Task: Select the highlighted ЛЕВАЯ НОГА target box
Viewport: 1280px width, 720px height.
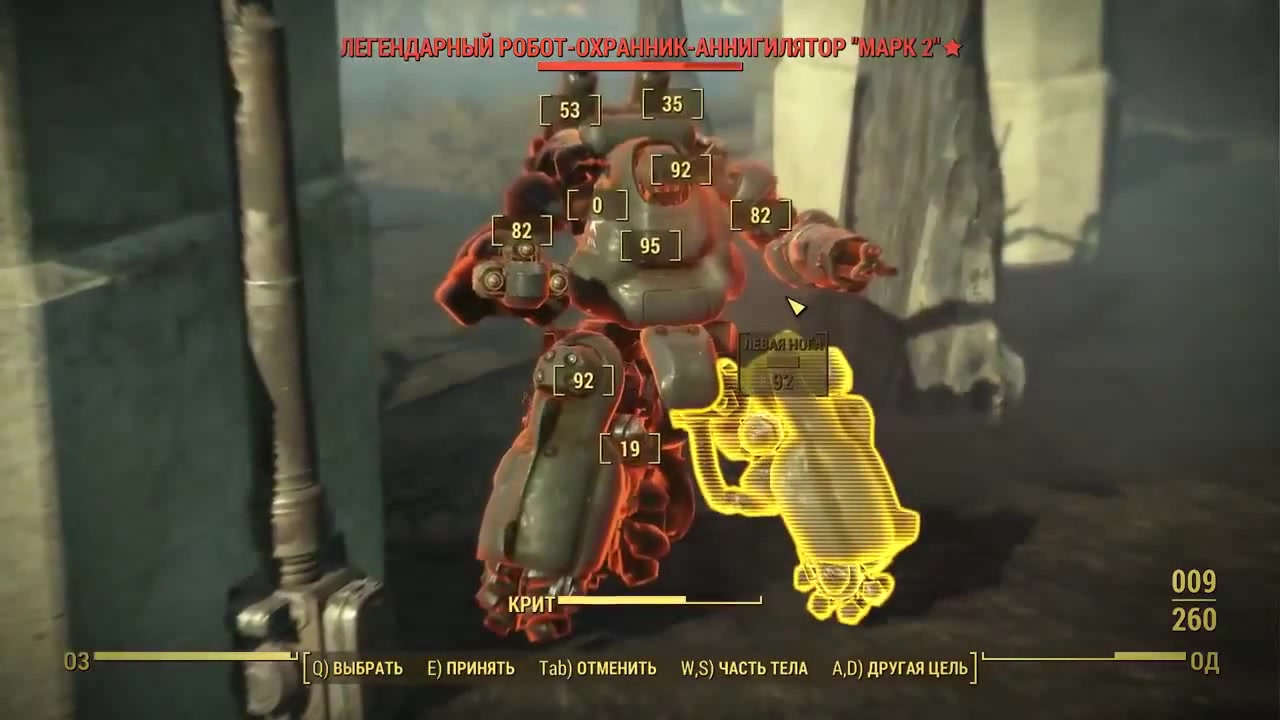Action: coord(783,364)
